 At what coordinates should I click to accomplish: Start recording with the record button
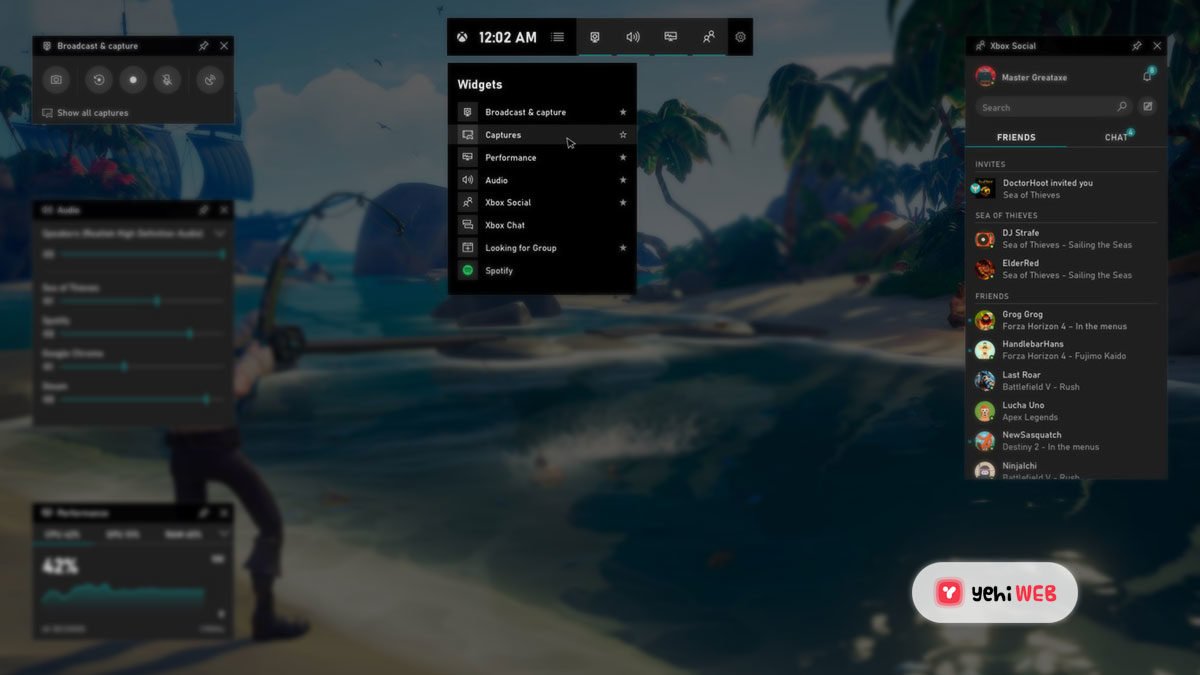(133, 79)
